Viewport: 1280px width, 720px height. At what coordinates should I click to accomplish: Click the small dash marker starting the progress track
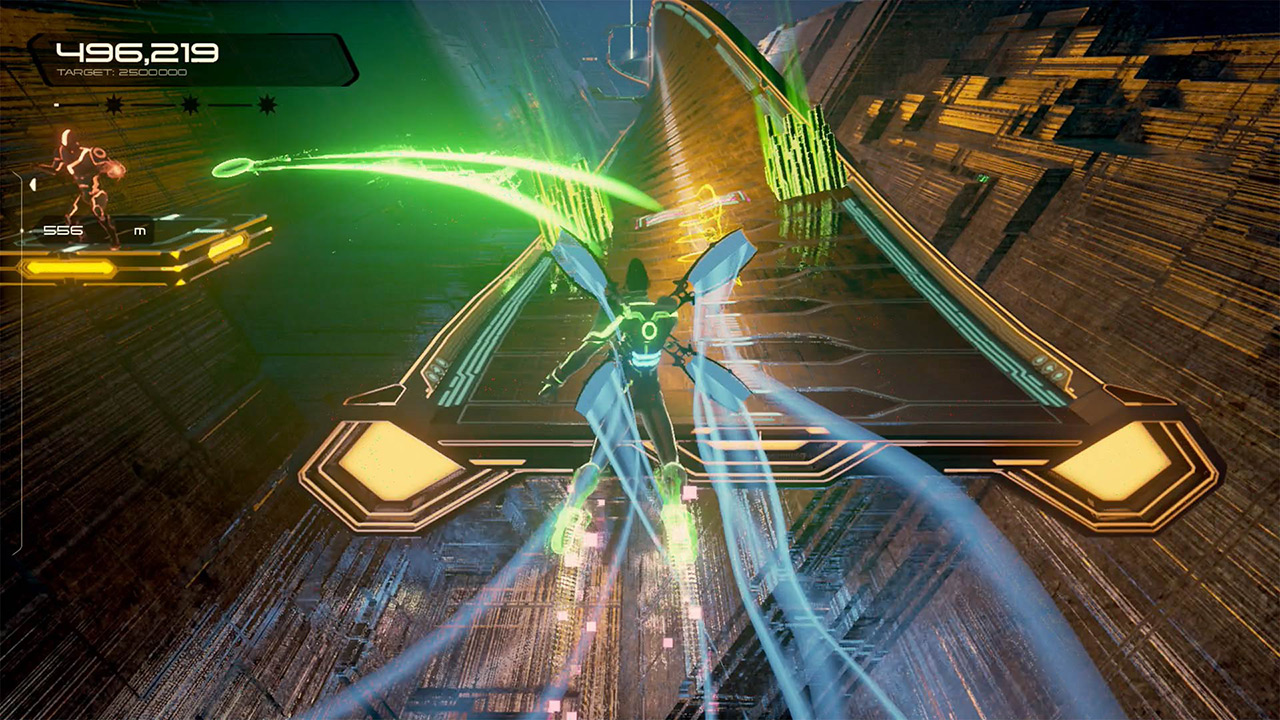click(x=56, y=104)
